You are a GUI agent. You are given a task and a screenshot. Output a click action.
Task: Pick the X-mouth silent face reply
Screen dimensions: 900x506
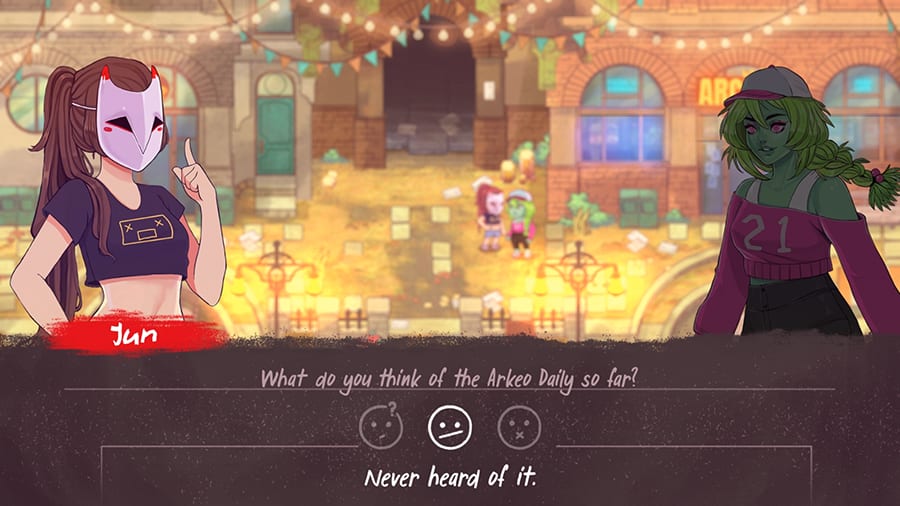518,428
